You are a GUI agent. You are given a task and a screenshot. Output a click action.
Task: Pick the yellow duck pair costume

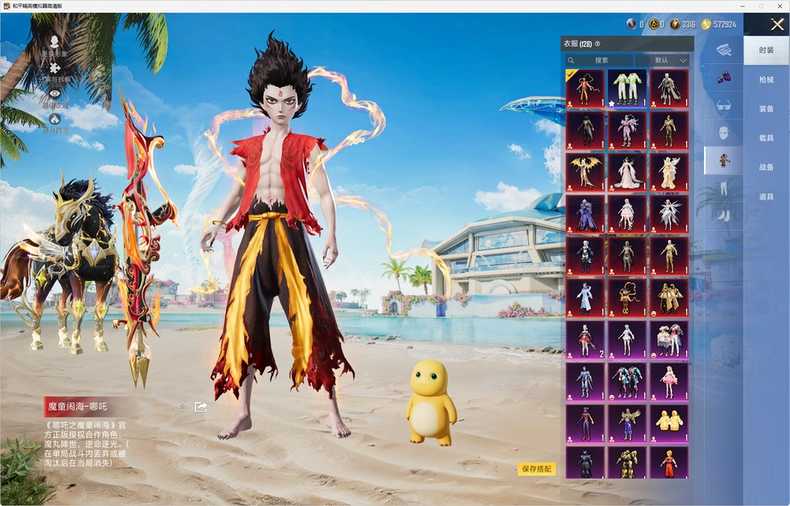point(669,424)
